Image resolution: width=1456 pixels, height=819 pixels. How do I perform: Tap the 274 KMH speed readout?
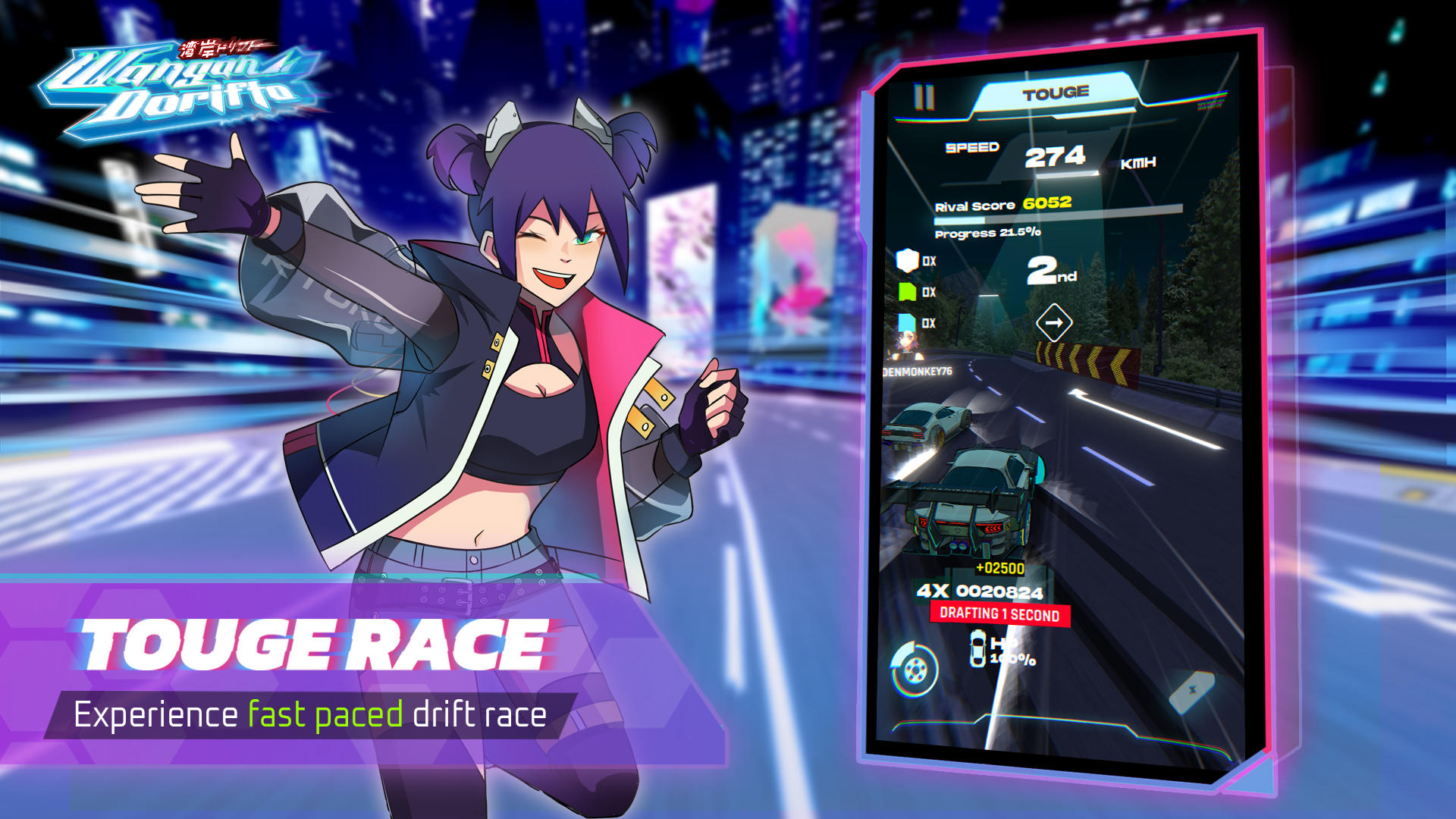(1056, 157)
